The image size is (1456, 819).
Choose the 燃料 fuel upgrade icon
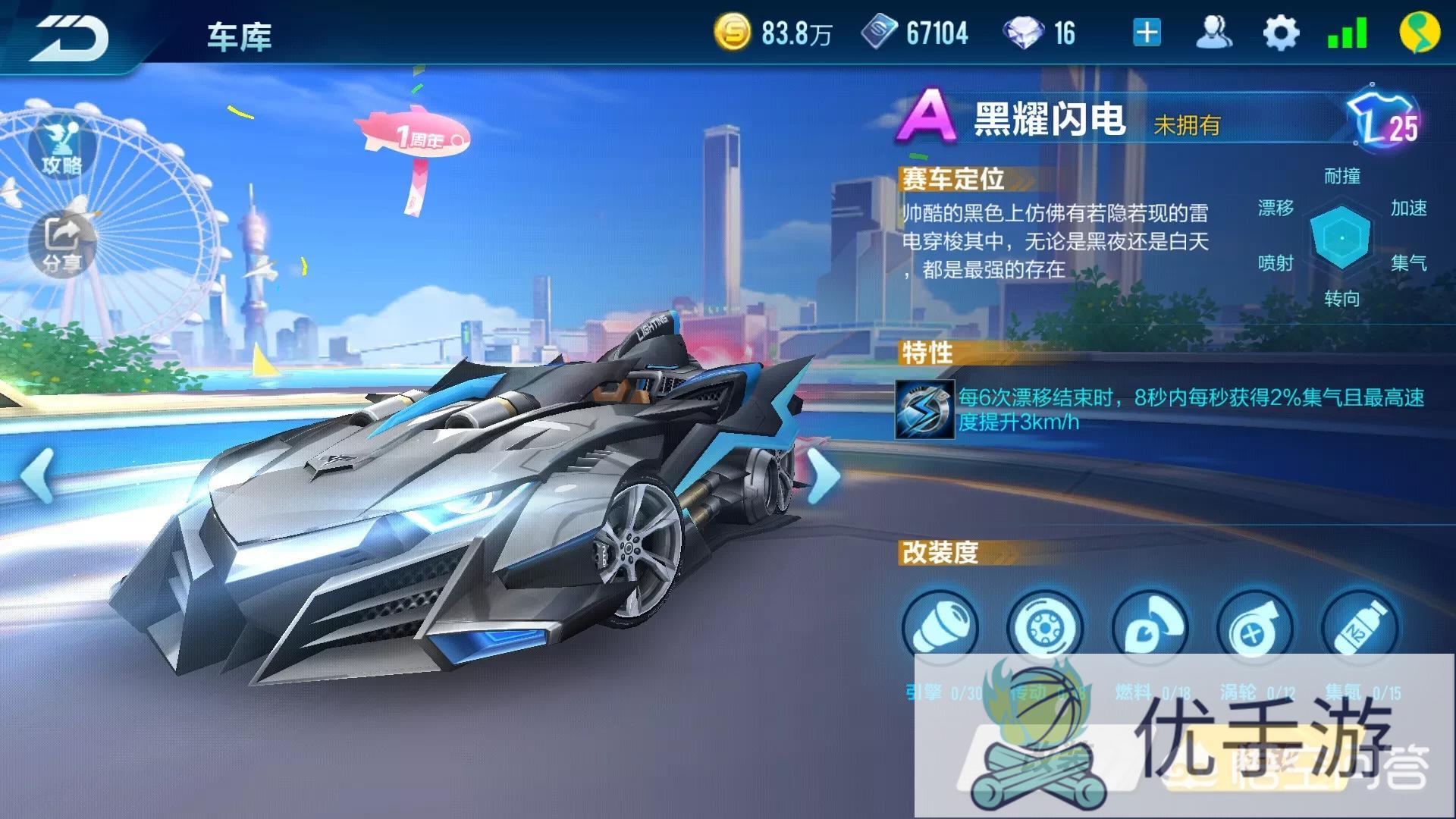[x=1150, y=628]
